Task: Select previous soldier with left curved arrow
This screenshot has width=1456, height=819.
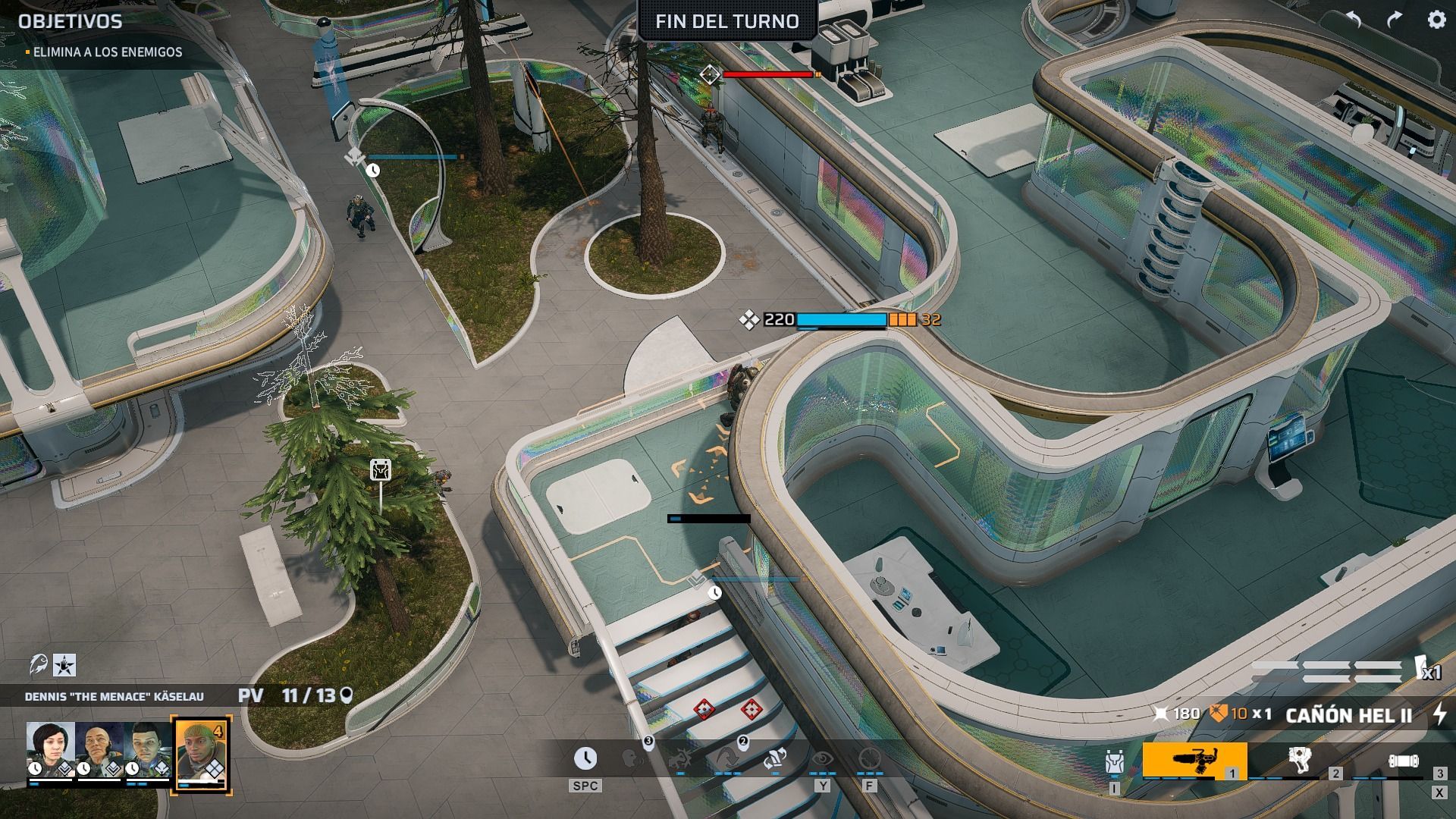Action: pyautogui.click(x=1354, y=20)
